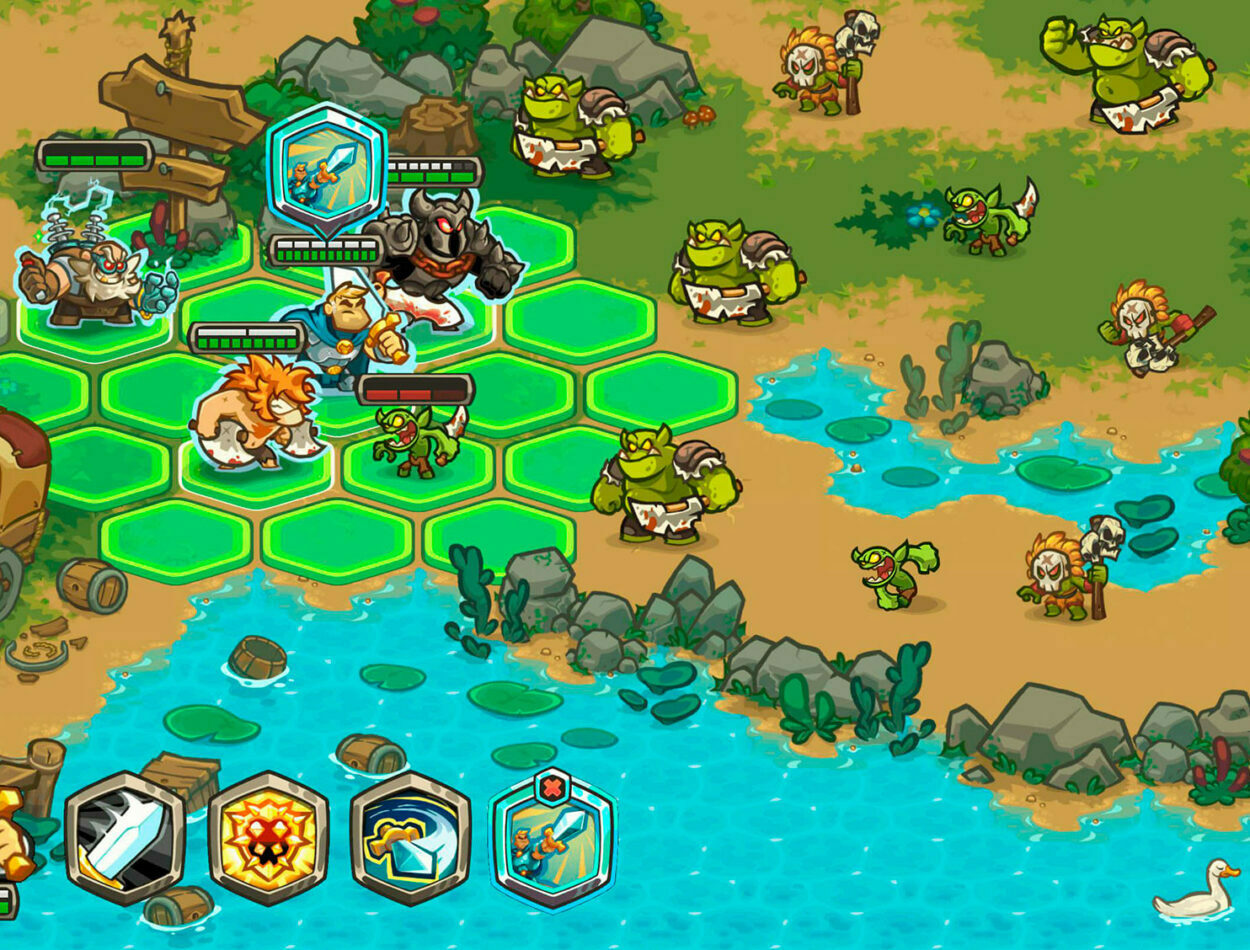This screenshot has width=1250, height=950.
Task: Activate the sword slash ability
Action: tap(125, 838)
